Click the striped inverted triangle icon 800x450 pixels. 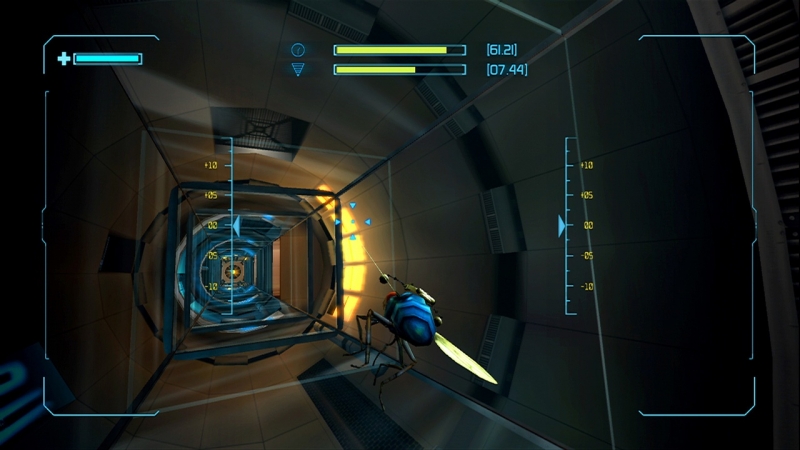coord(298,69)
